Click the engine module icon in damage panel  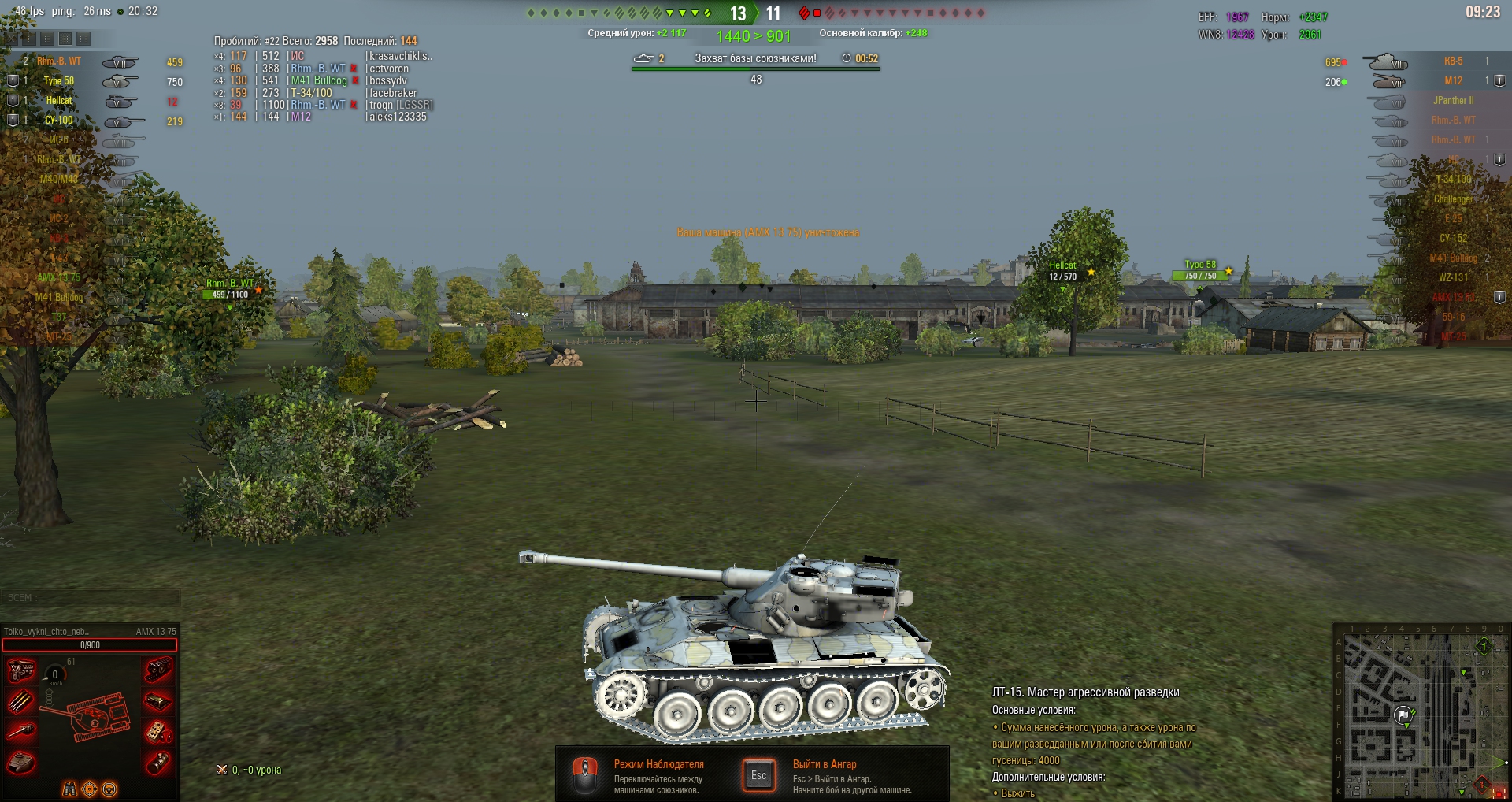20,670
